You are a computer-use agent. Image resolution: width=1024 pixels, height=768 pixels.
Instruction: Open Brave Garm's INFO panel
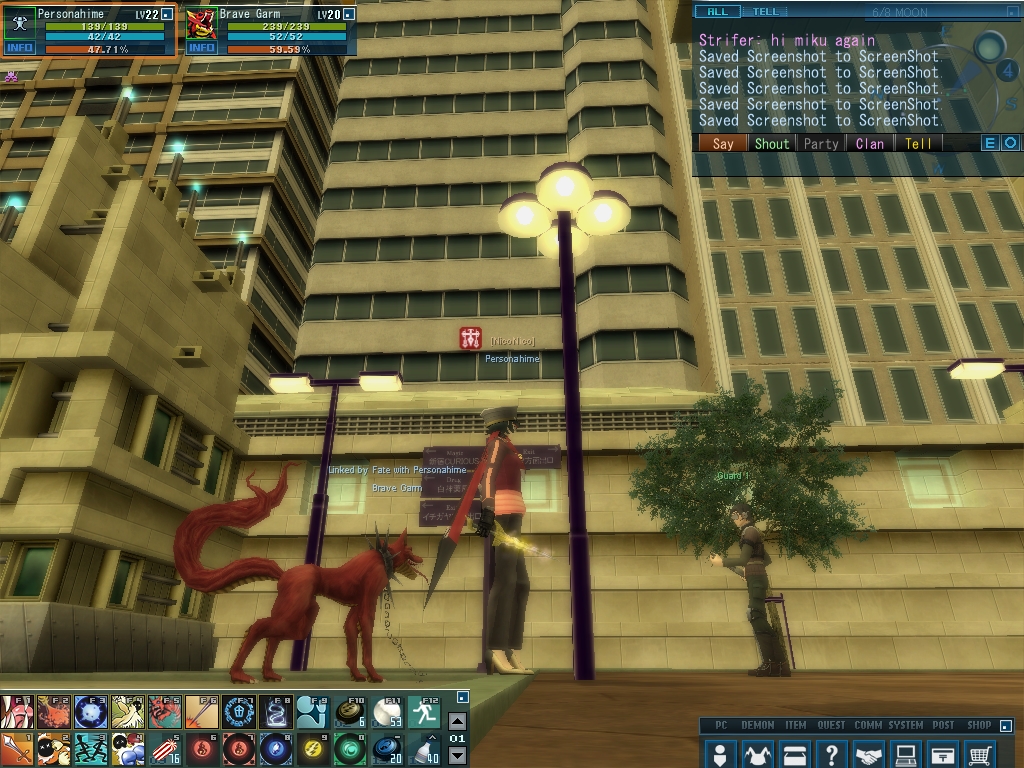click(x=201, y=48)
